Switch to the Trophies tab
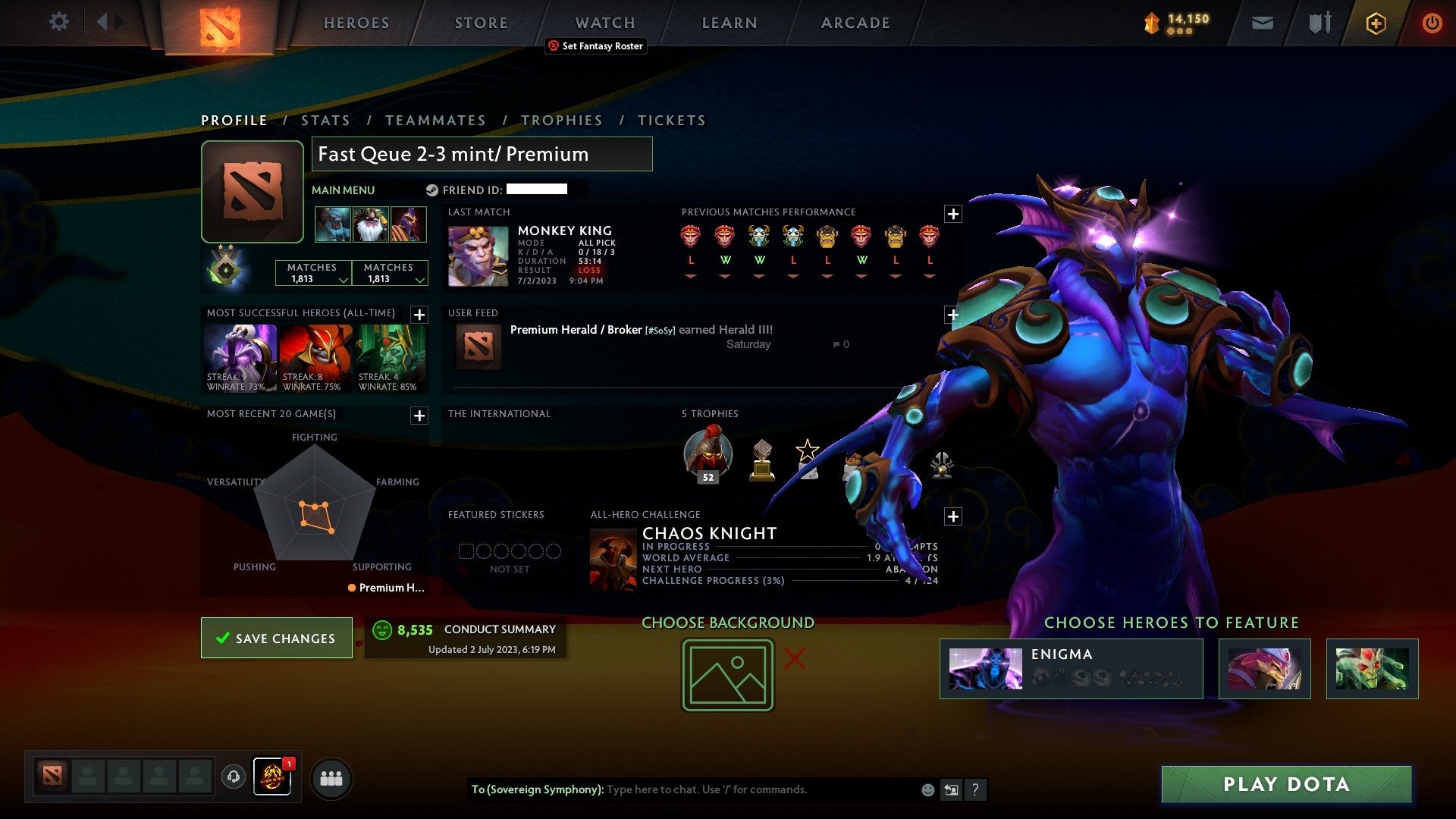 (561, 120)
